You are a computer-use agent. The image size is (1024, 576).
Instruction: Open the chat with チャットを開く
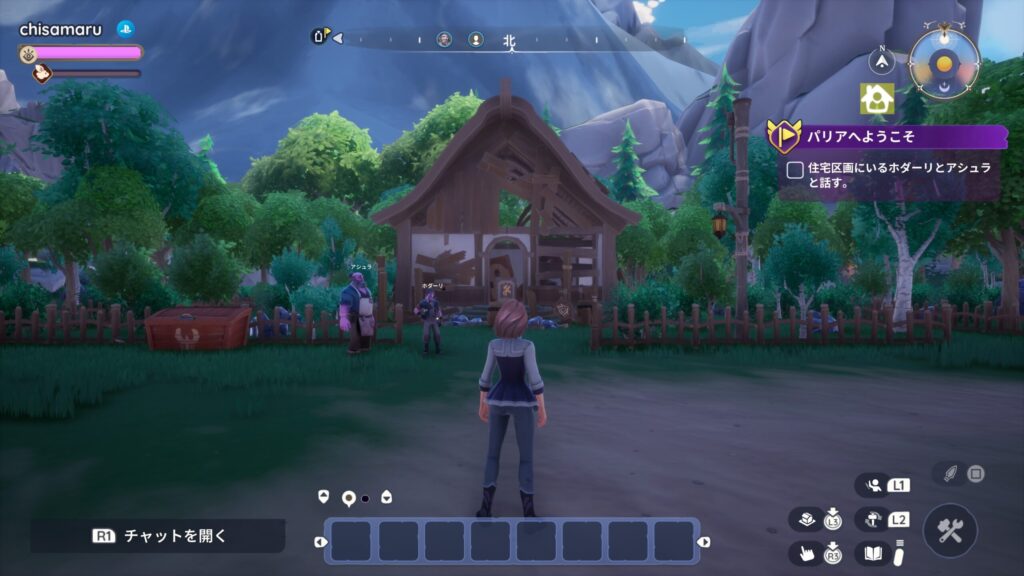pos(158,536)
